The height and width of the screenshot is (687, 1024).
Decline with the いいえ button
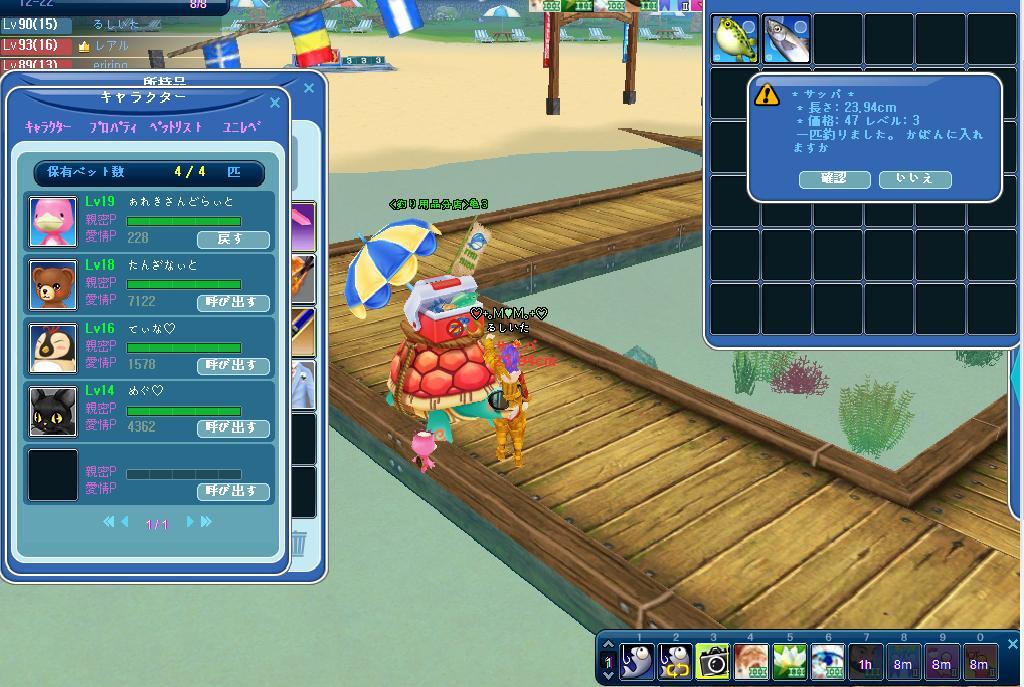click(914, 179)
